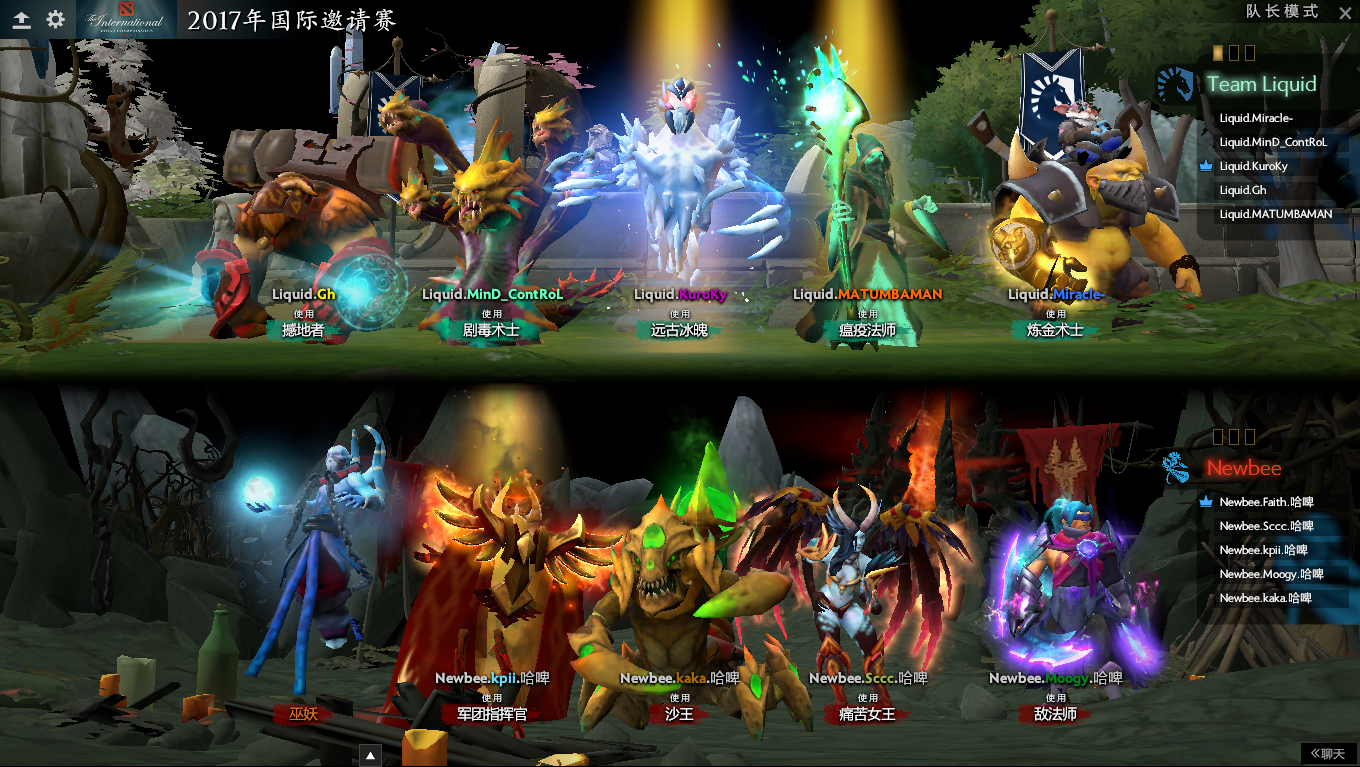Image resolution: width=1360 pixels, height=767 pixels.
Task: Toggle the yellow square above the Newbee name
Action: pos(1220,436)
